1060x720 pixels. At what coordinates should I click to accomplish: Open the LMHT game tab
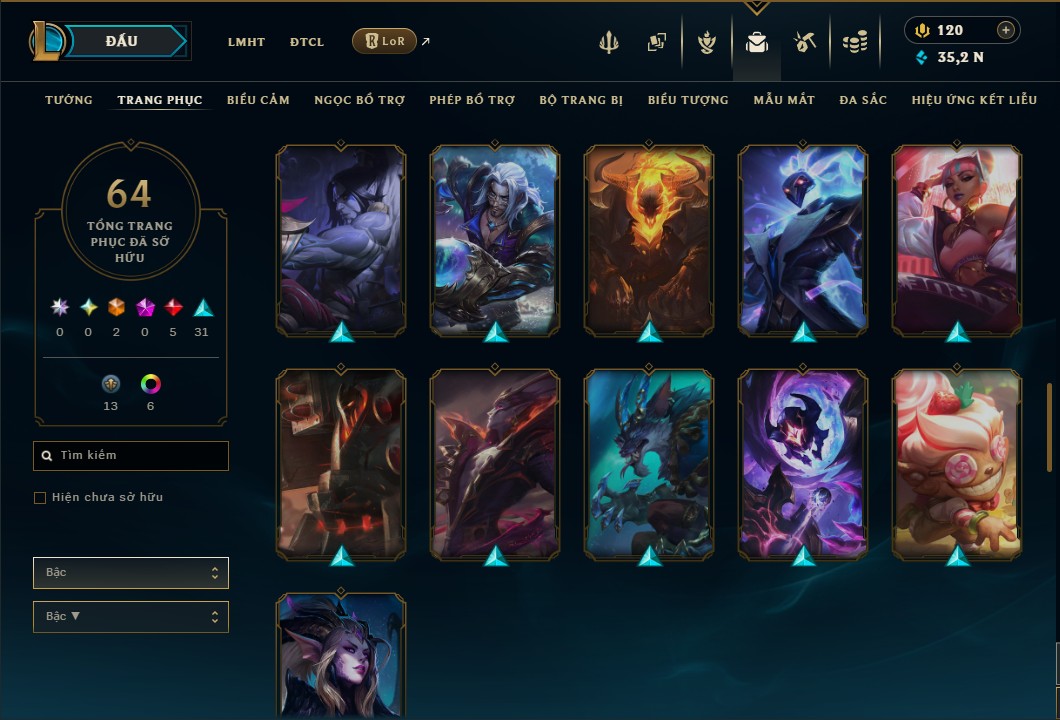(246, 42)
